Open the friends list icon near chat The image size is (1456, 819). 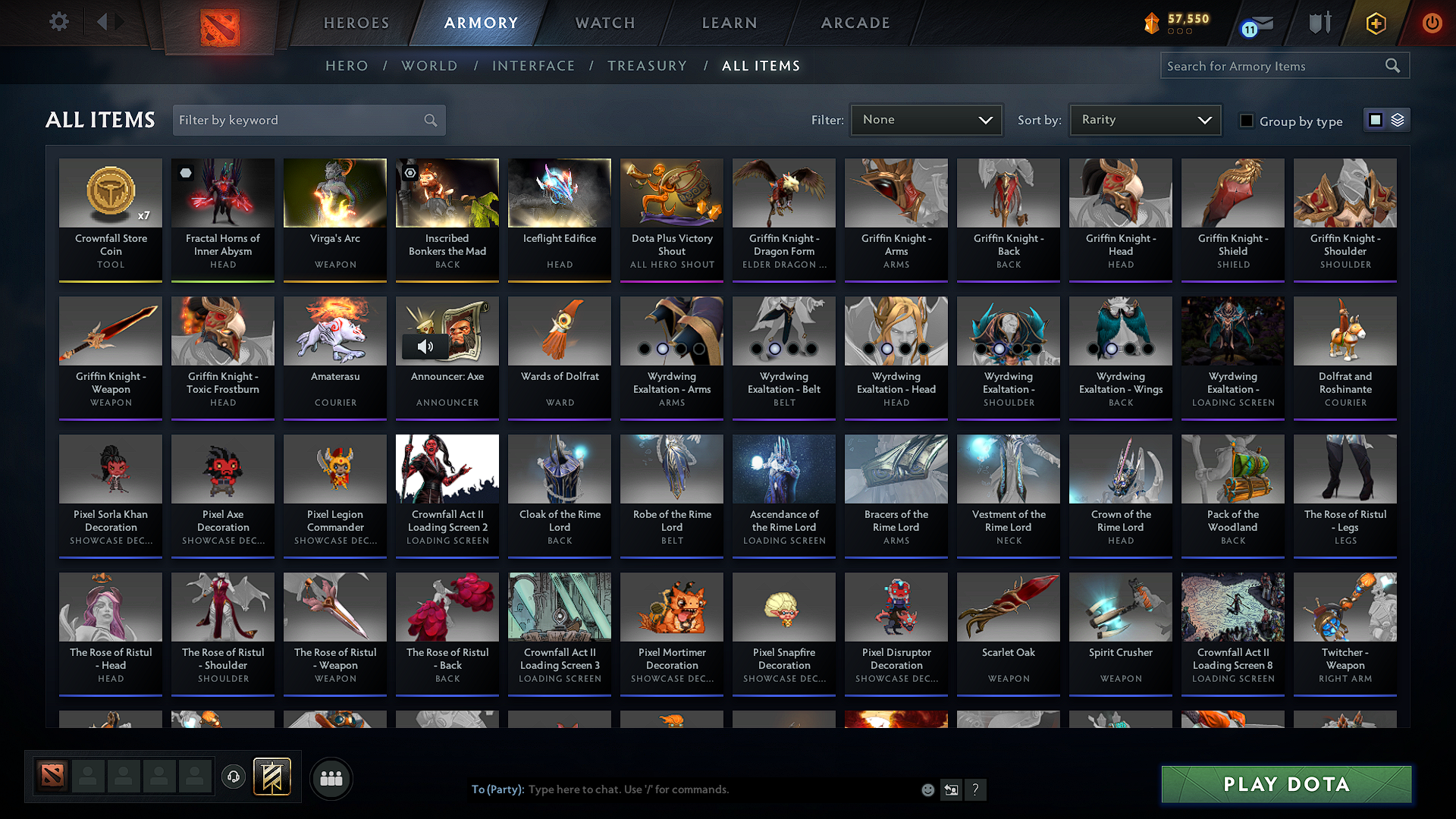click(330, 777)
